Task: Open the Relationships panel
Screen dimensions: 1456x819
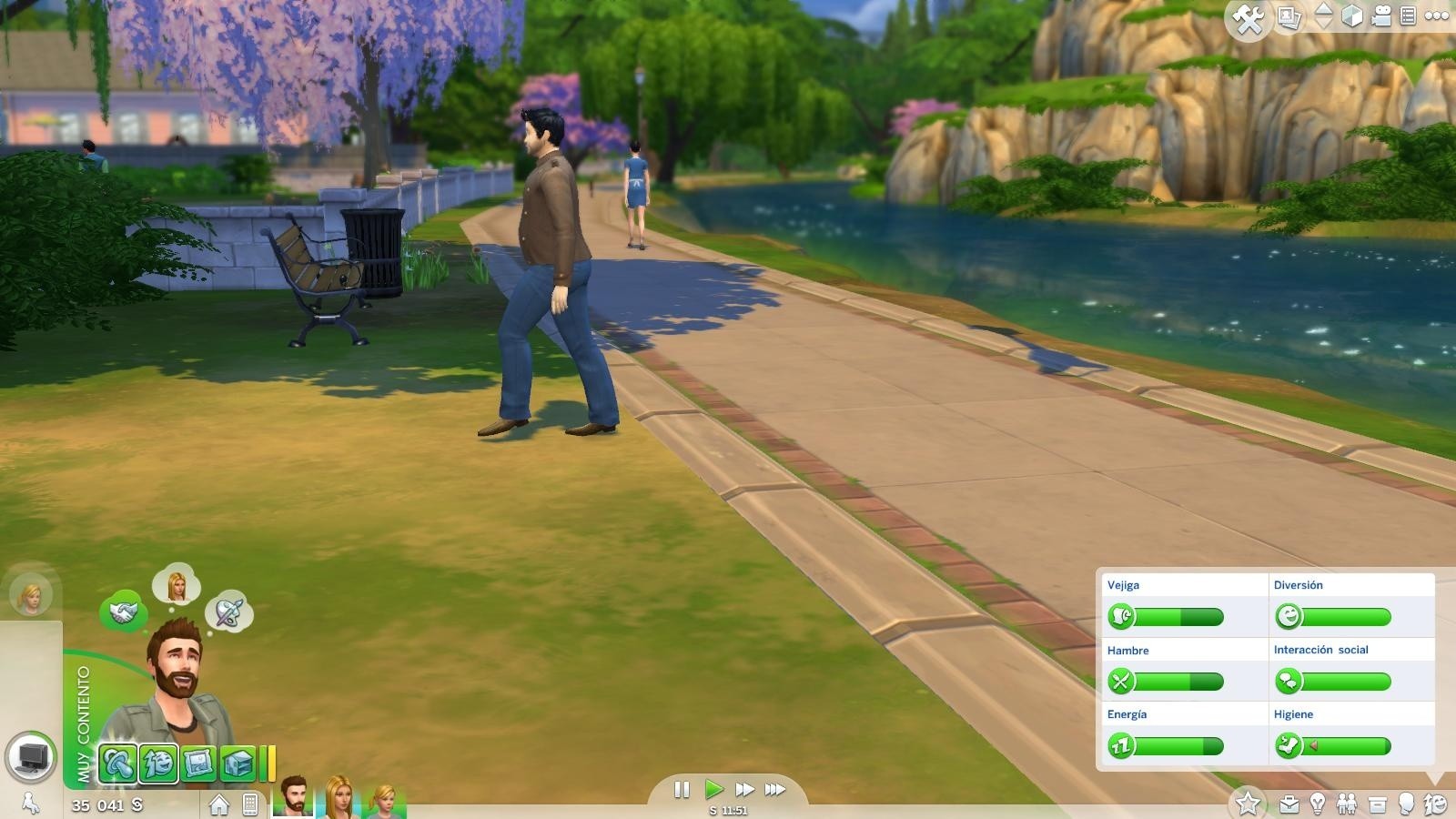Action: click(1348, 804)
